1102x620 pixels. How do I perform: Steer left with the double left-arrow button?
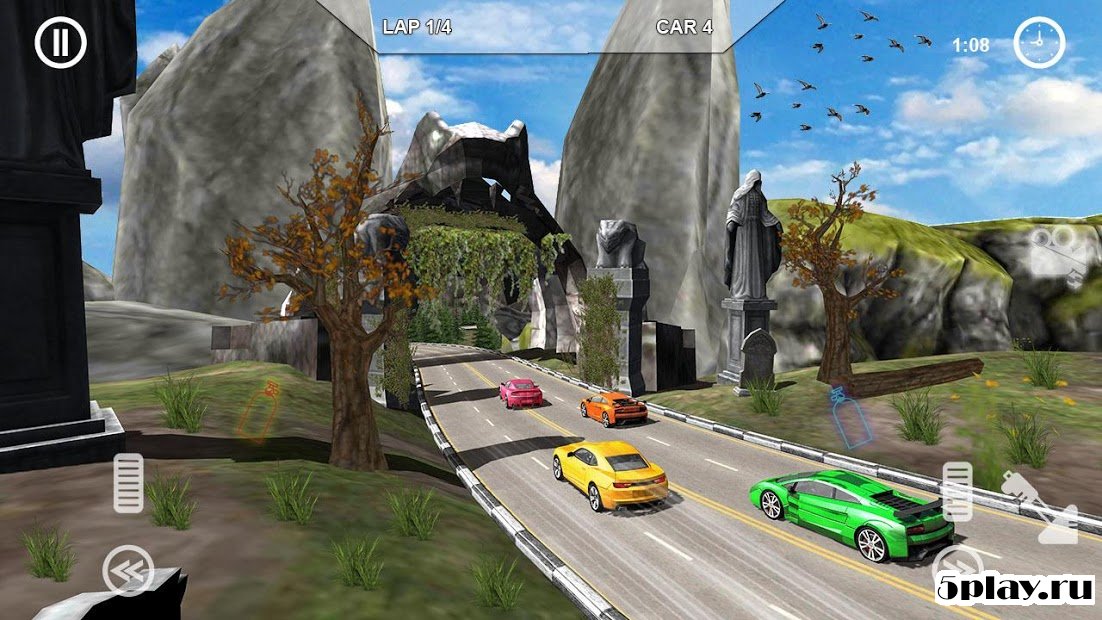coord(129,571)
